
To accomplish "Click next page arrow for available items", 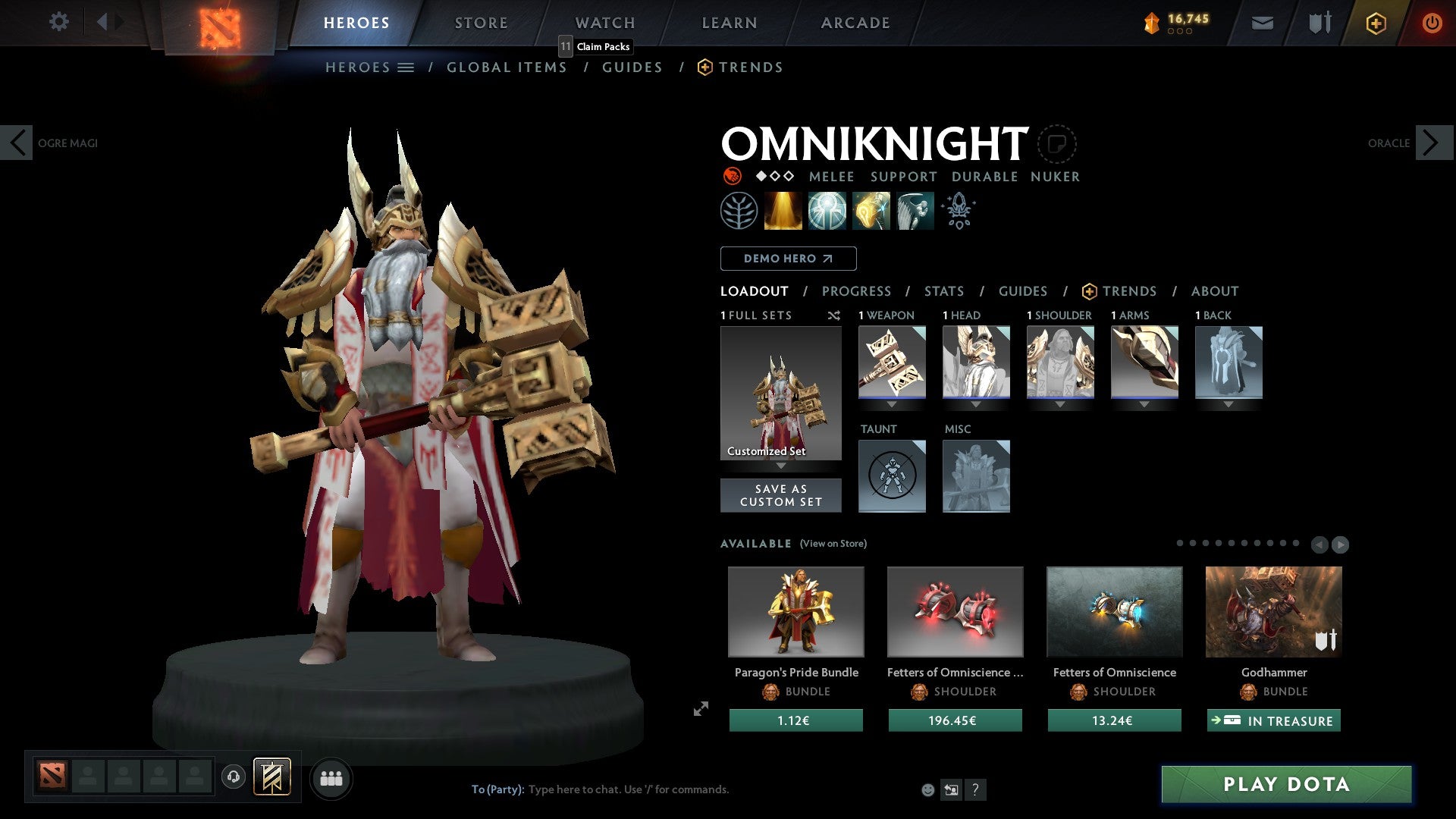I will coord(1340,544).
